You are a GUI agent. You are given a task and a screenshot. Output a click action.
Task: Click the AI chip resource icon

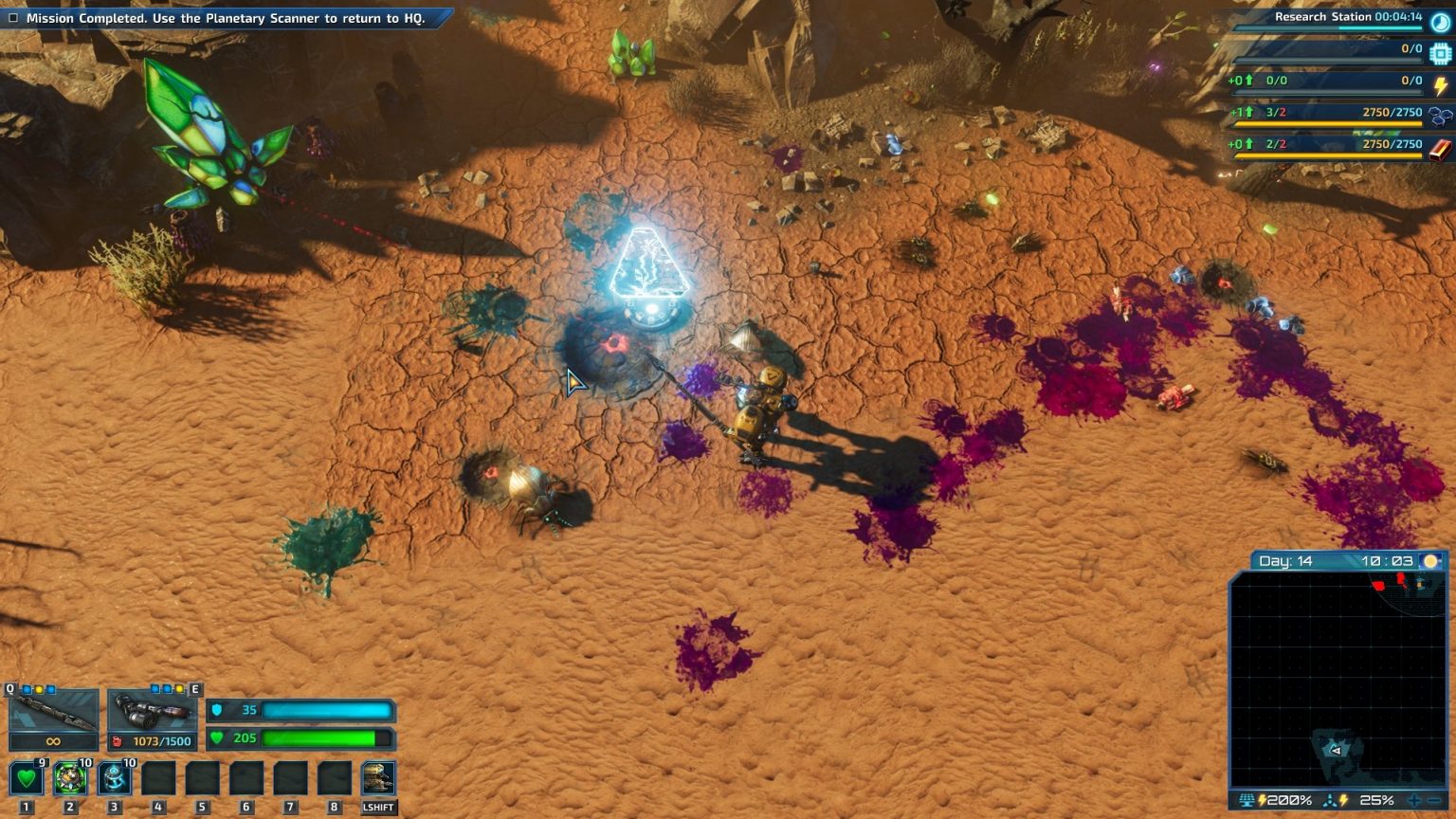click(1441, 53)
